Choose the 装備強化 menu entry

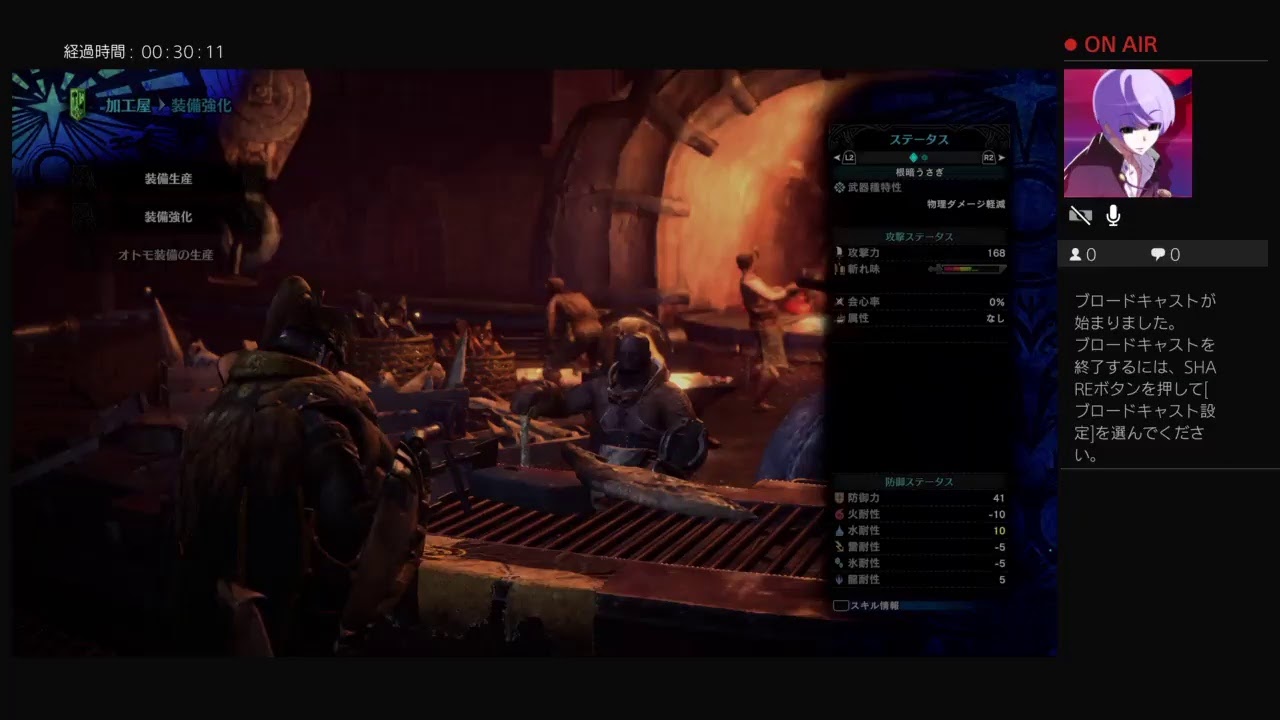pos(168,217)
